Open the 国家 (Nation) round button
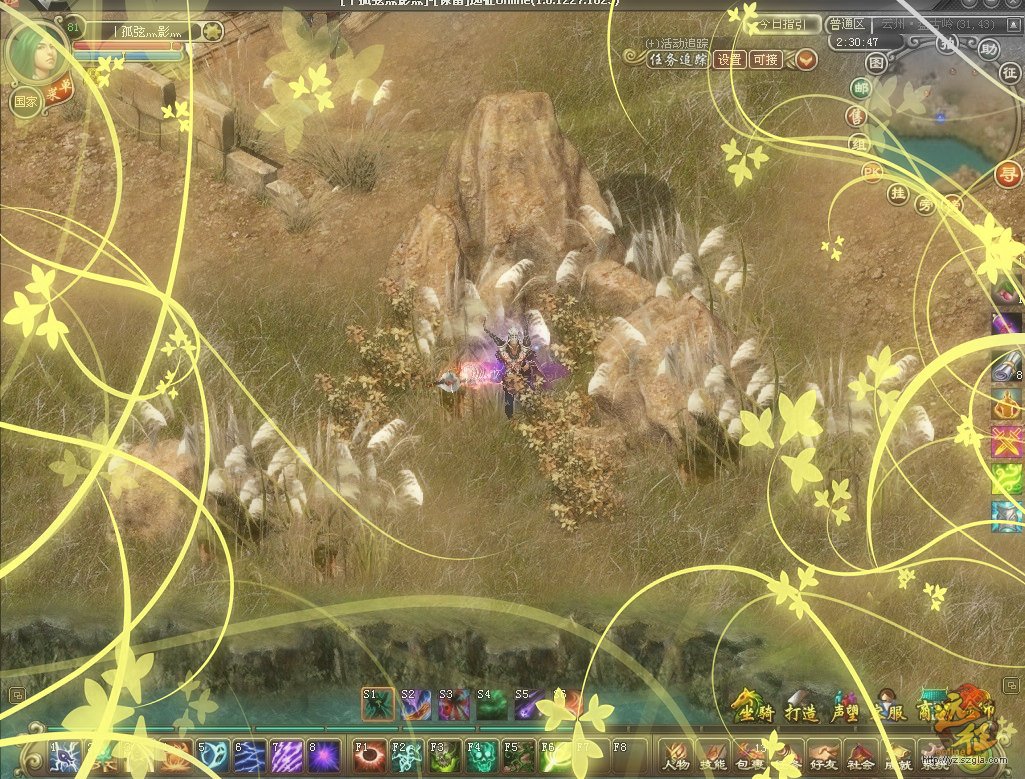The height and width of the screenshot is (779, 1025). pos(24,101)
